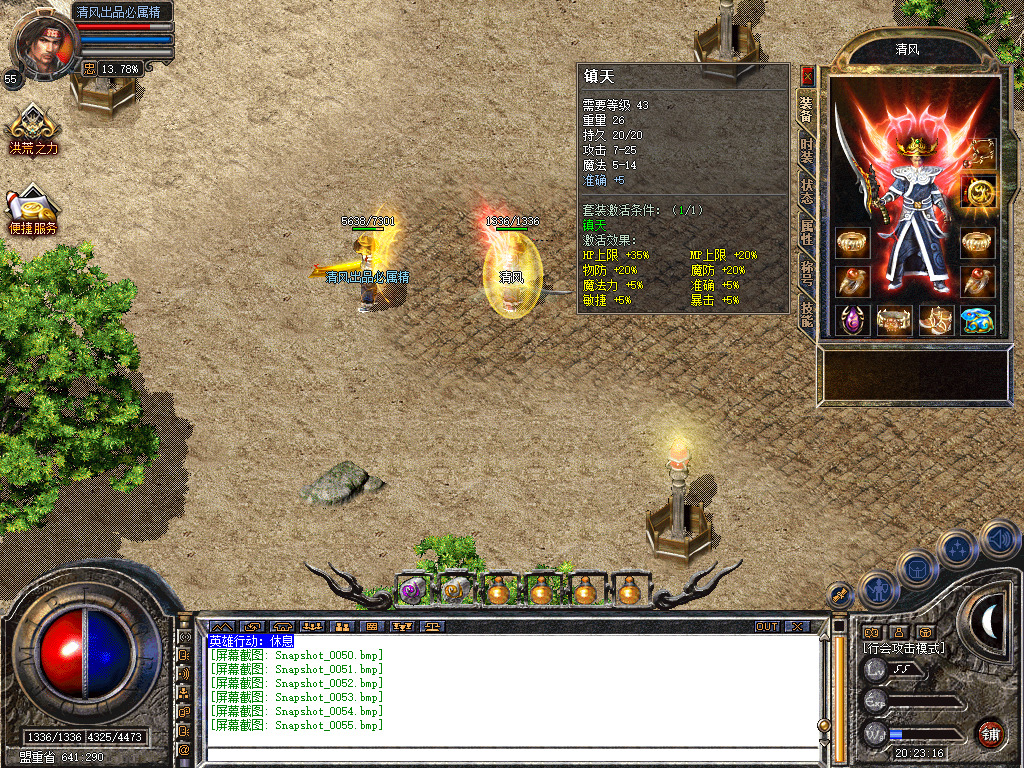Screen dimensions: 1024x768
Task: Toggle the 行会攻击模式 attack mode label
Action: click(x=903, y=648)
